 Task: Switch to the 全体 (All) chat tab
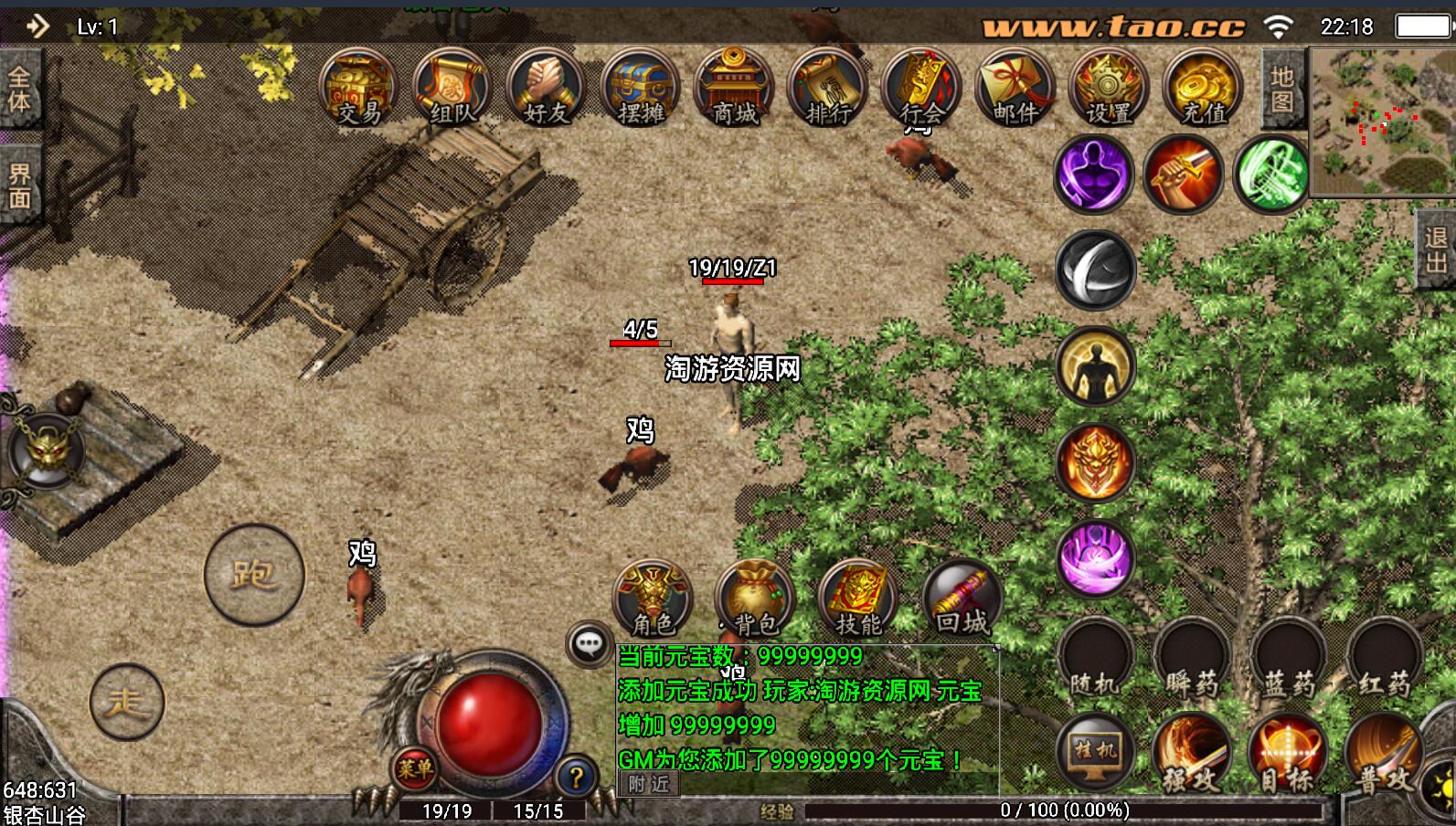tap(20, 87)
